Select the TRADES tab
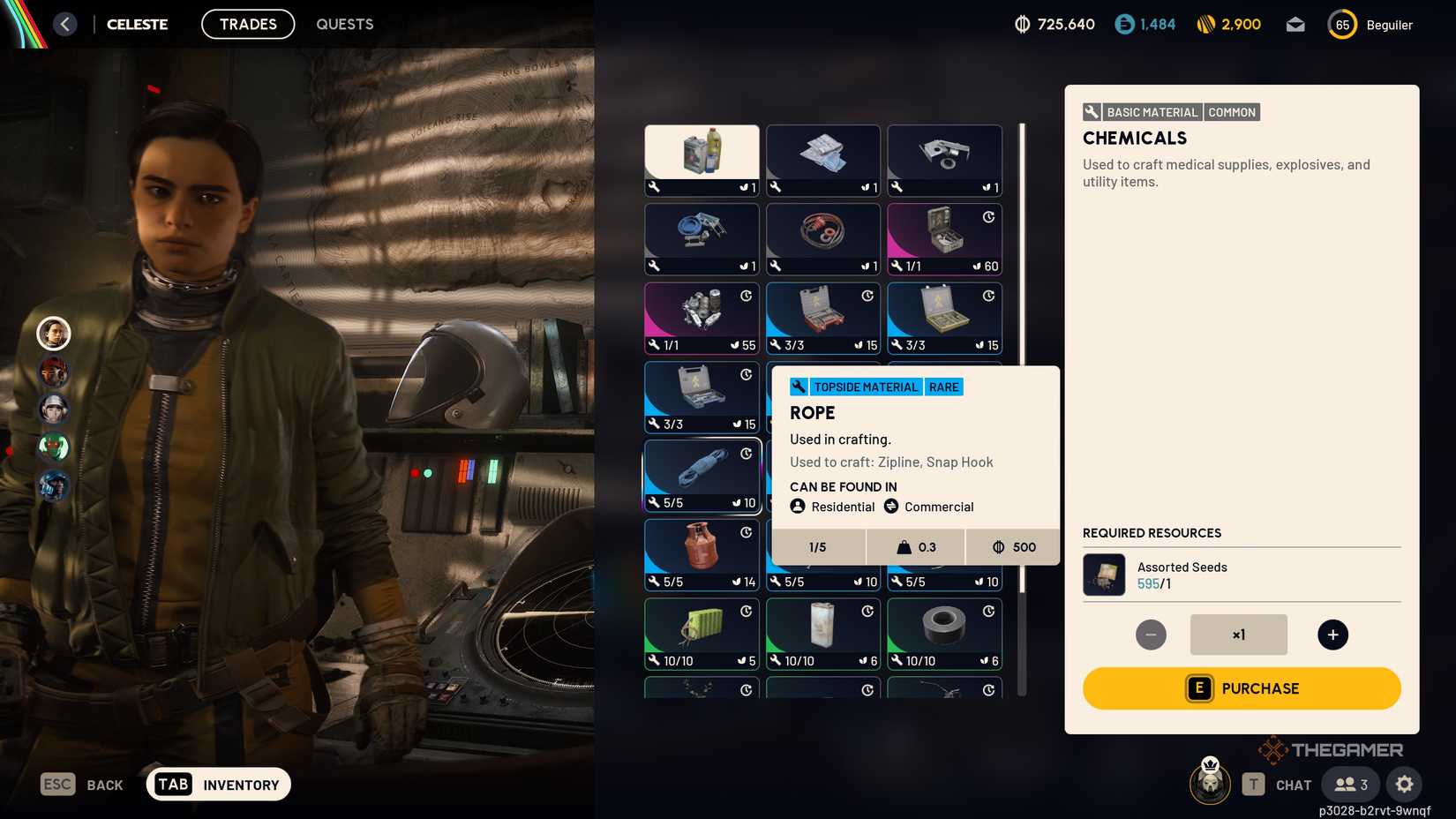Image resolution: width=1456 pixels, height=819 pixels. tap(247, 24)
